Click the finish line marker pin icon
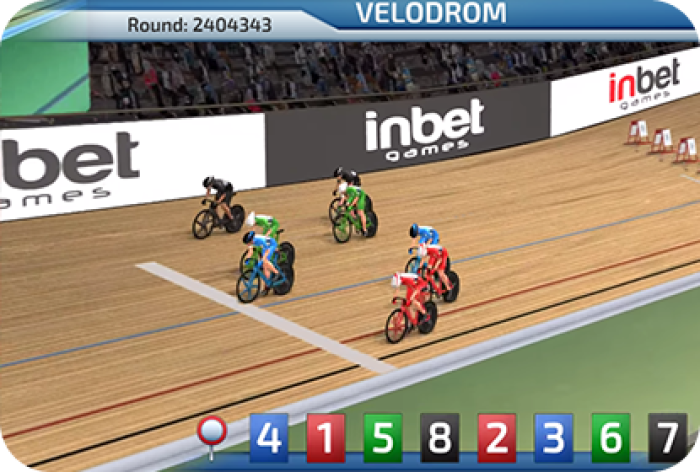Image resolution: width=700 pixels, height=472 pixels. pyautogui.click(x=212, y=434)
